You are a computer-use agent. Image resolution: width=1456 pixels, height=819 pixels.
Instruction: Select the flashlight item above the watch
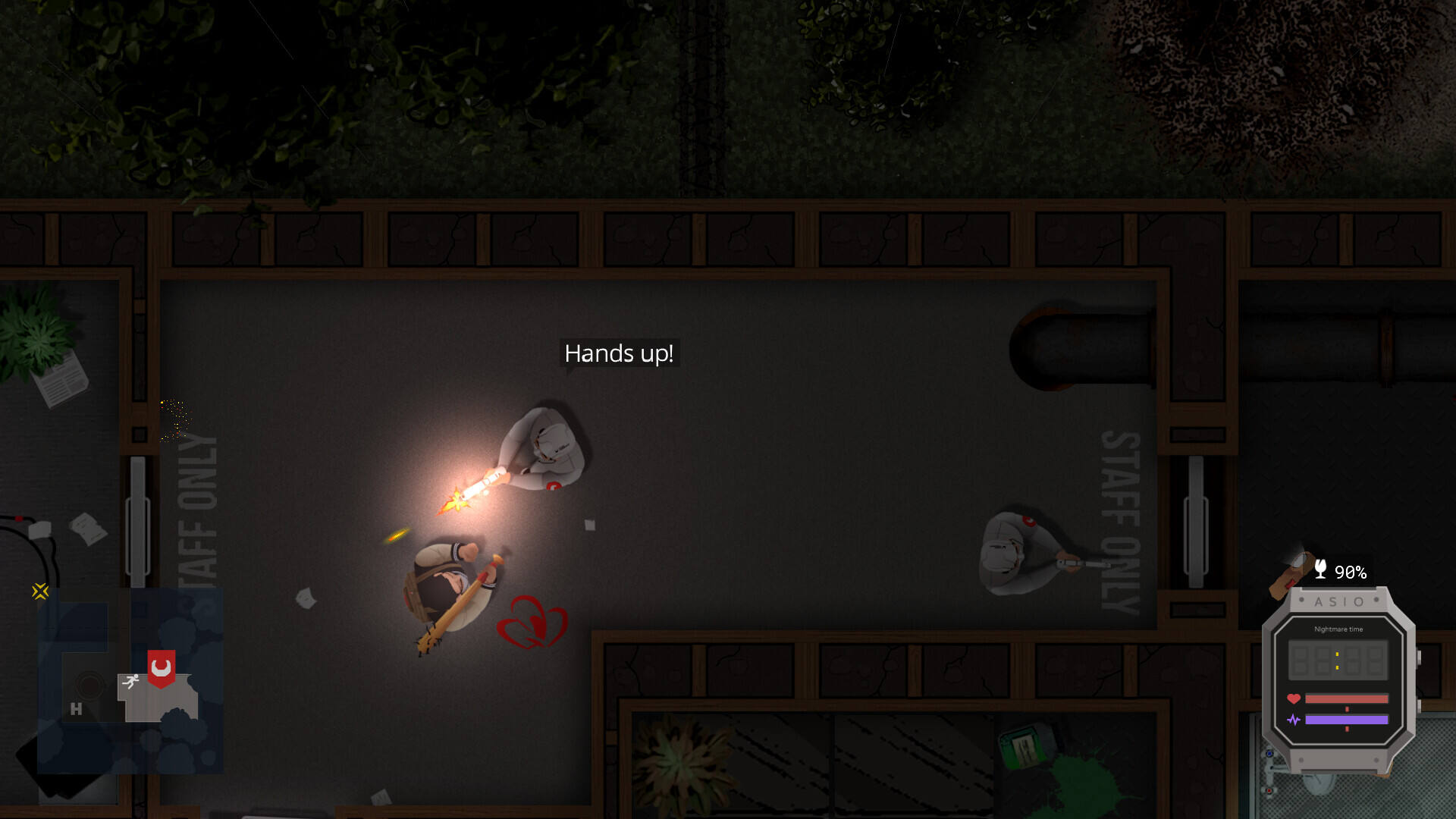(x=1291, y=573)
